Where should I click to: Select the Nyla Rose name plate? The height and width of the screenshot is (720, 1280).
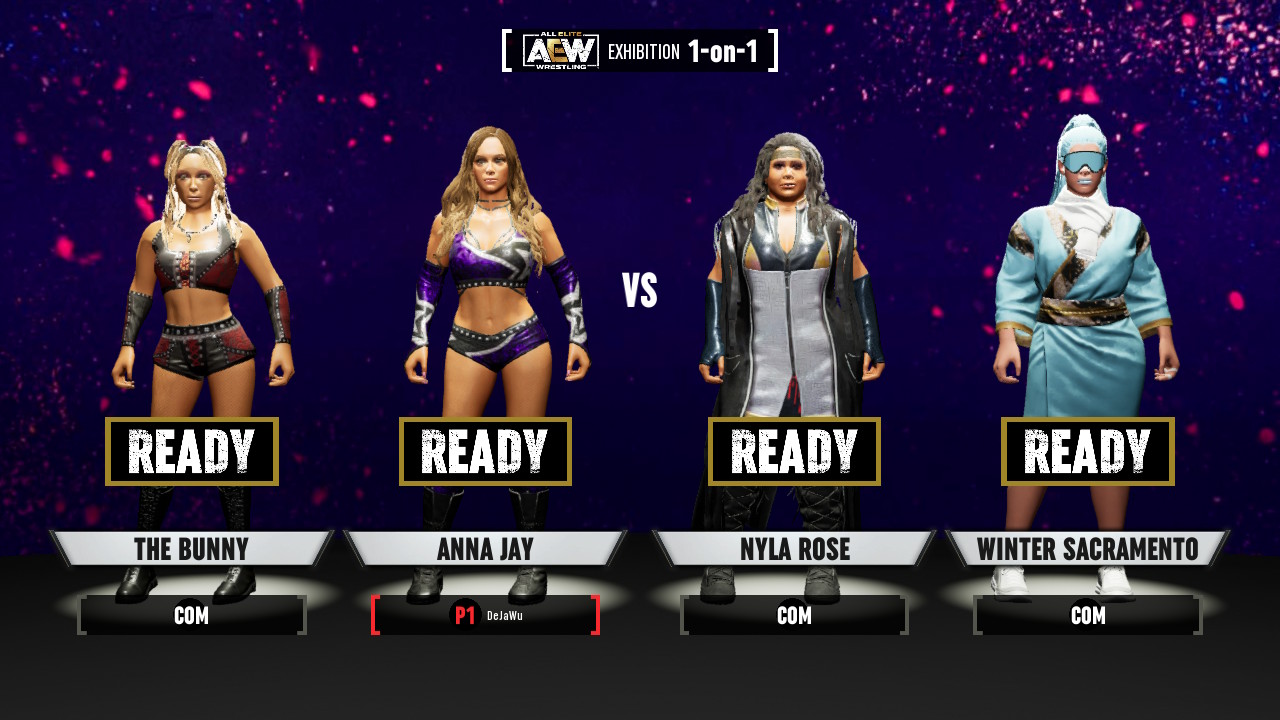click(x=794, y=549)
